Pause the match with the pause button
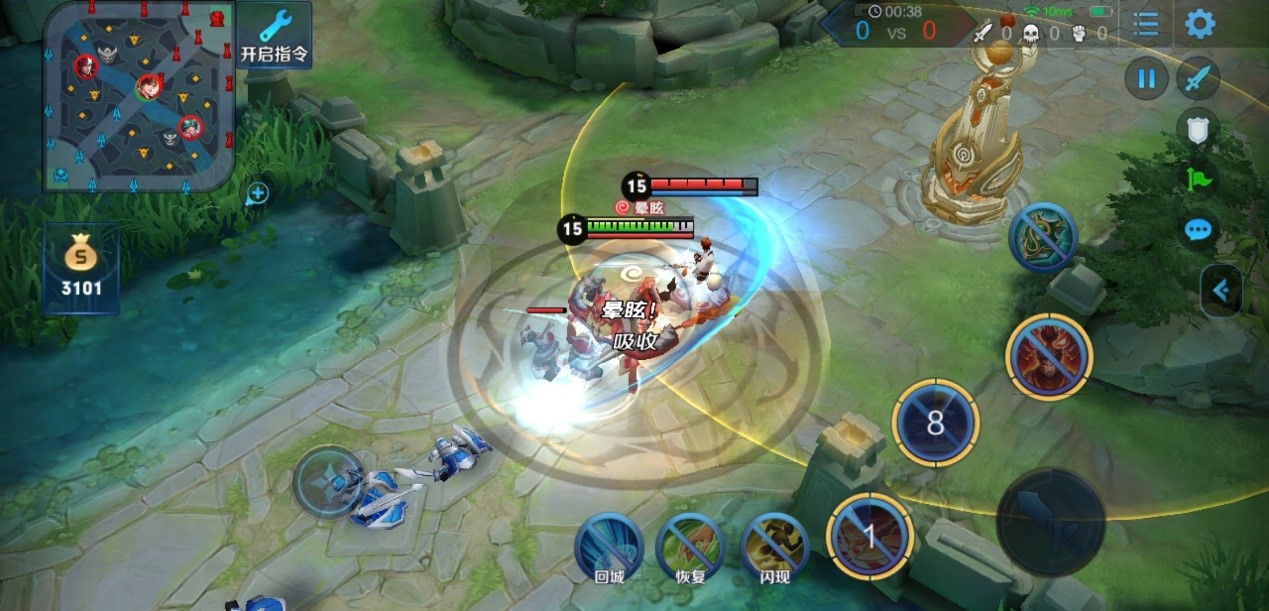 [x=1146, y=78]
